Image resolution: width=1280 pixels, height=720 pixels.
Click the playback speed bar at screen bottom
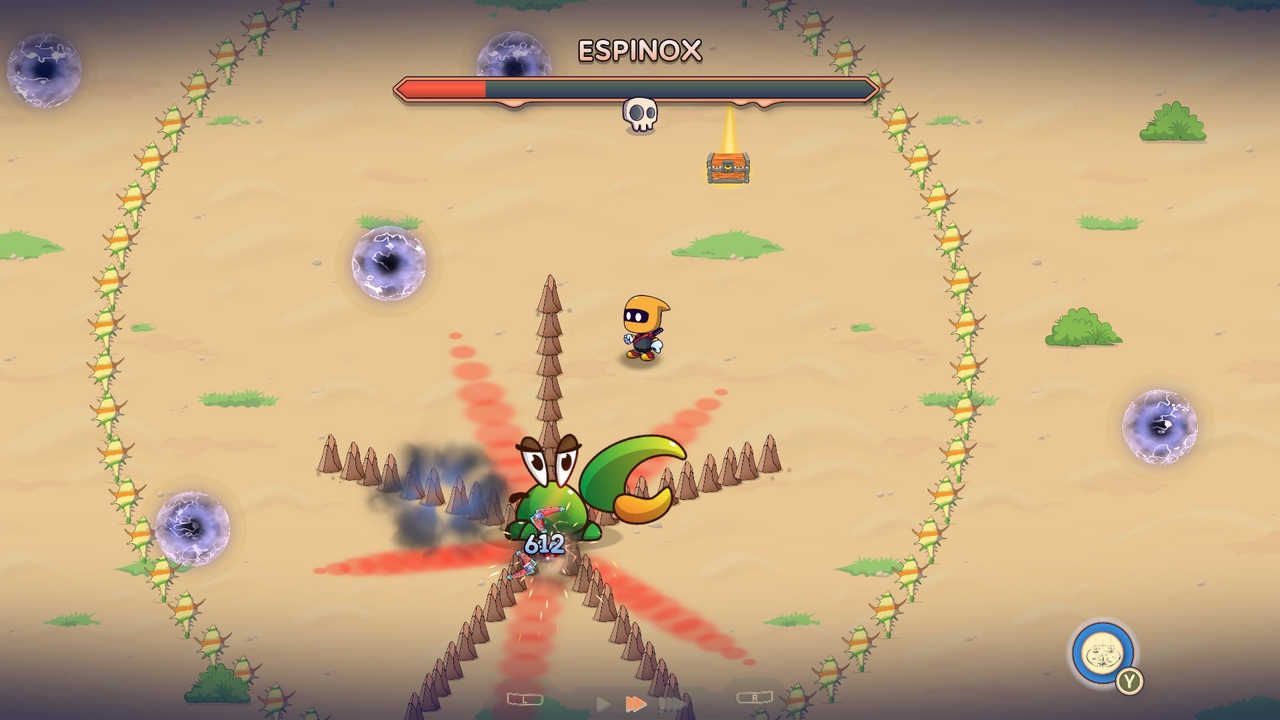tap(640, 703)
